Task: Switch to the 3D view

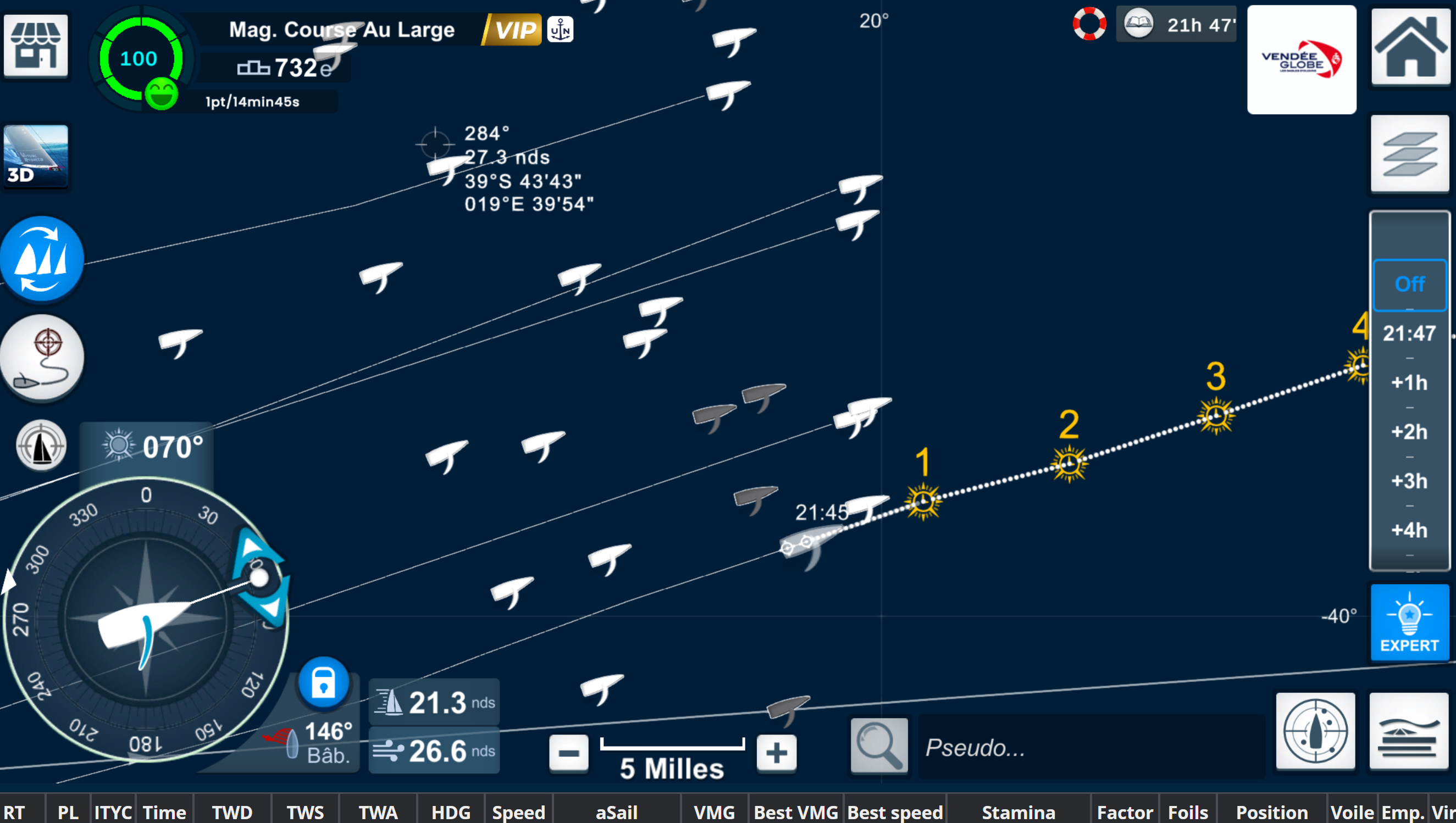Action: point(36,156)
